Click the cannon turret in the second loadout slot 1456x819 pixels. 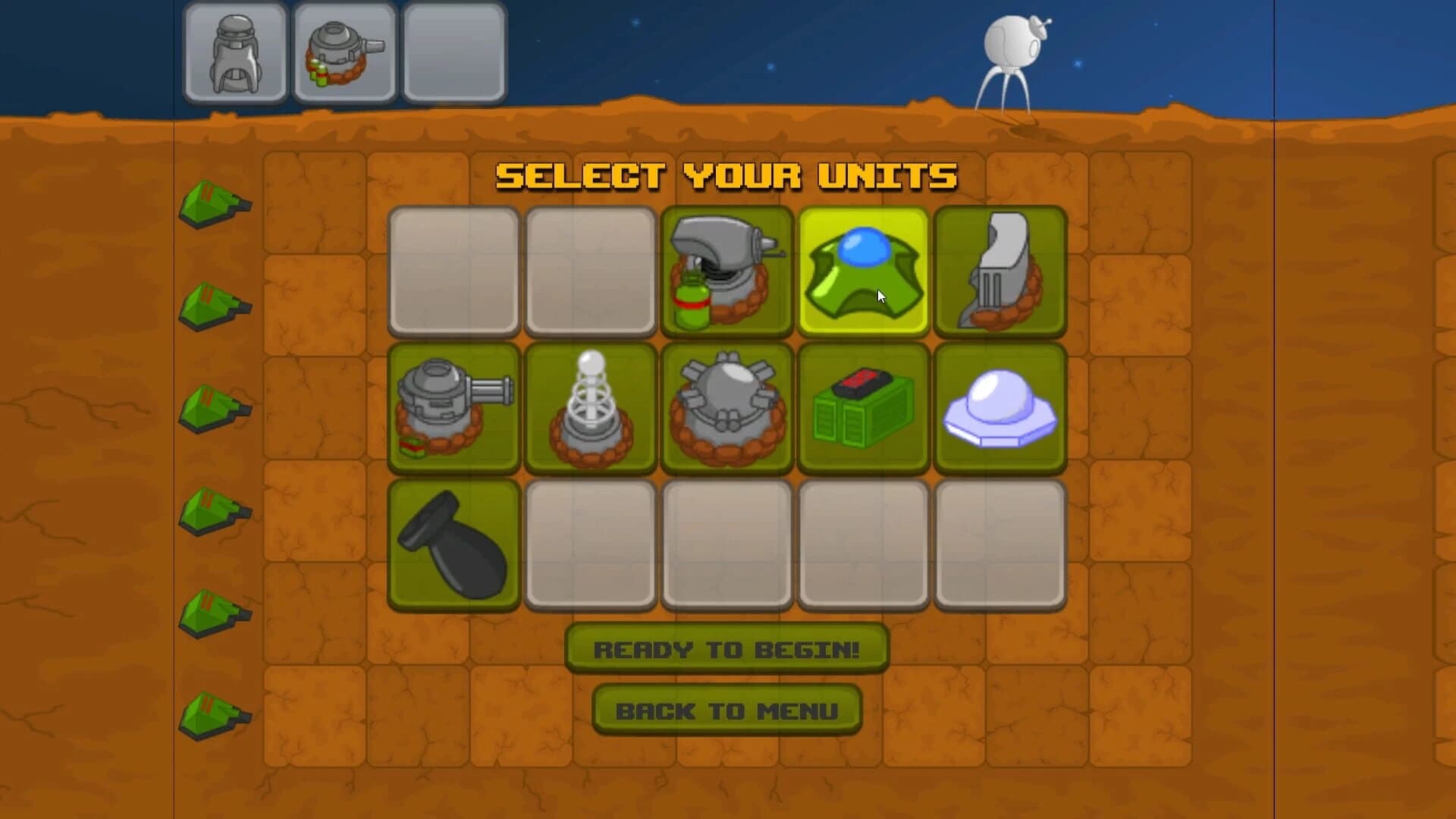coord(345,52)
